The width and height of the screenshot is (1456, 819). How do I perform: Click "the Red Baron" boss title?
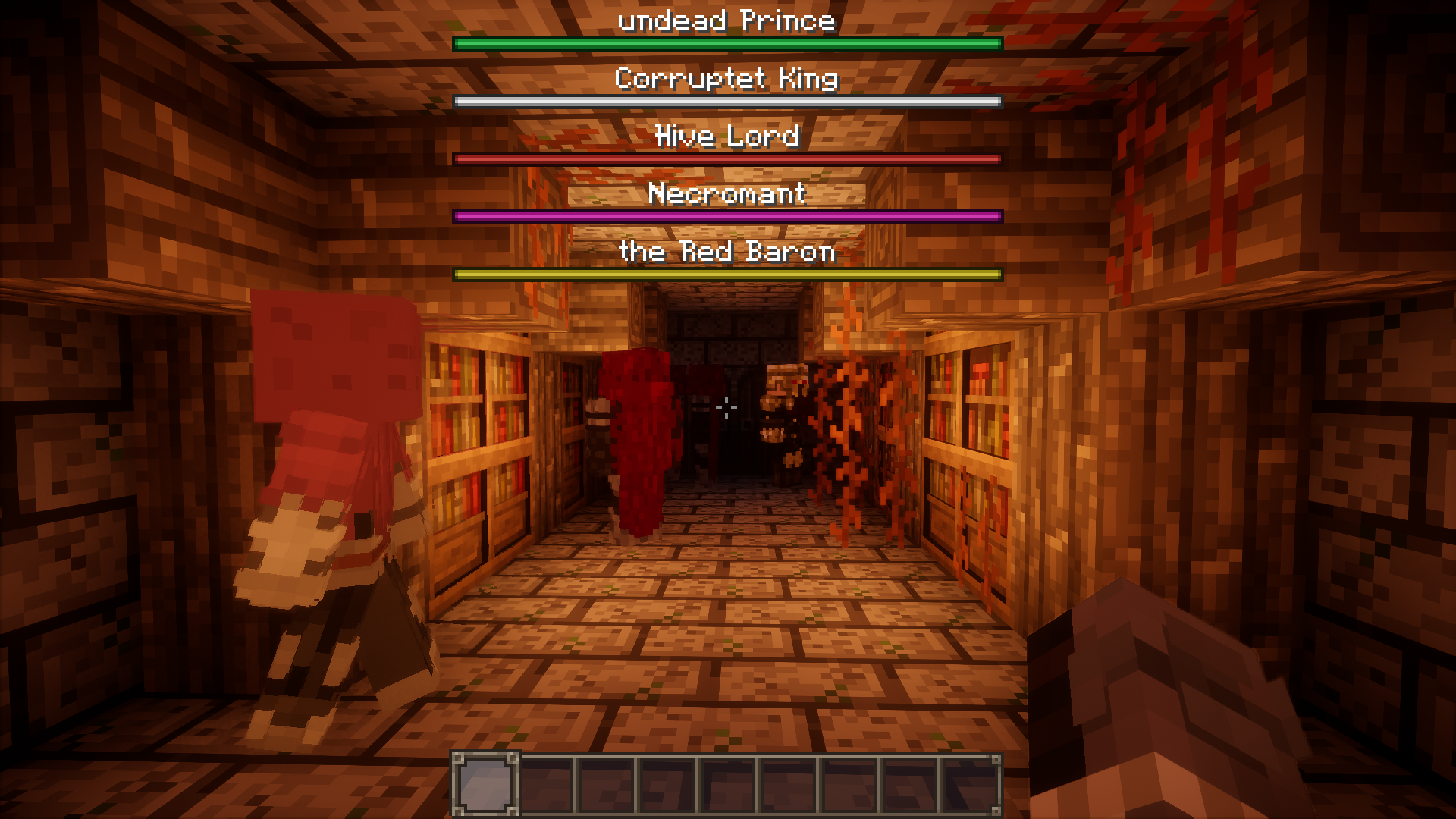[726, 252]
